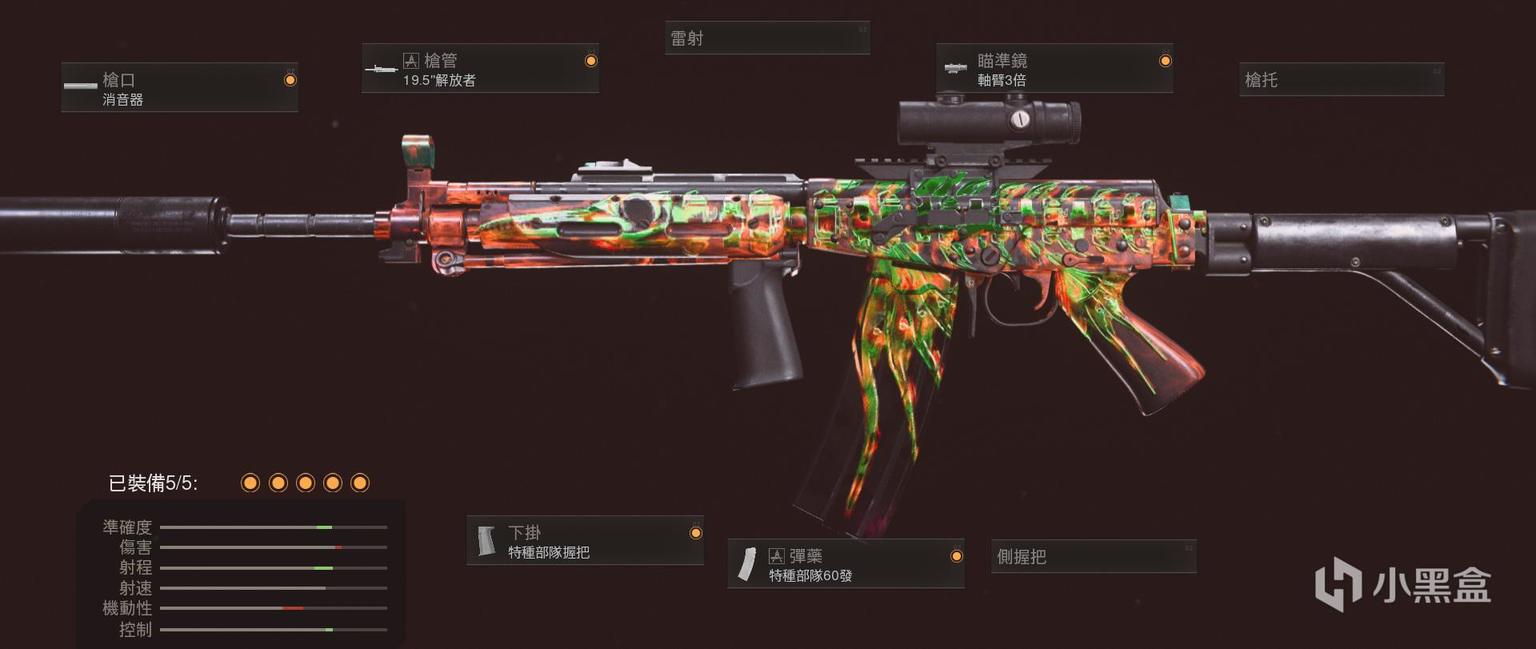The image size is (1536, 649).
Task: Select the empty 槍托 stock slot
Action: pos(1341,79)
